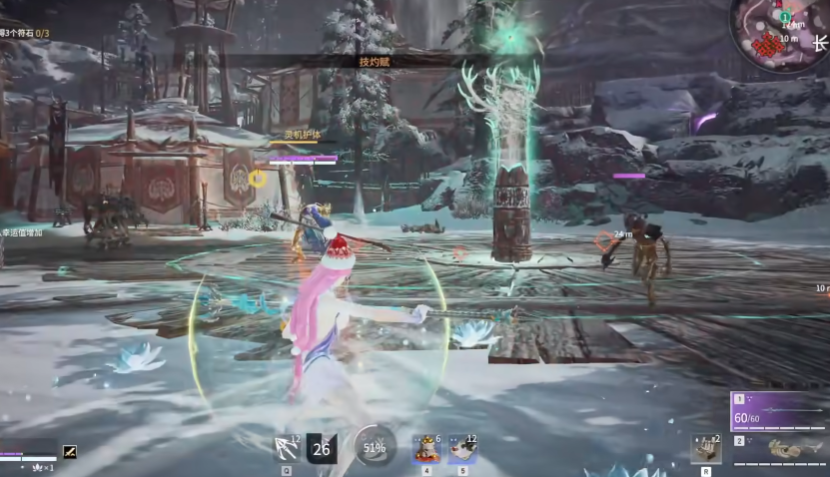Viewport: 830px width, 477px height.
Task: Select the repair kit item with count 2
Action: 707,449
